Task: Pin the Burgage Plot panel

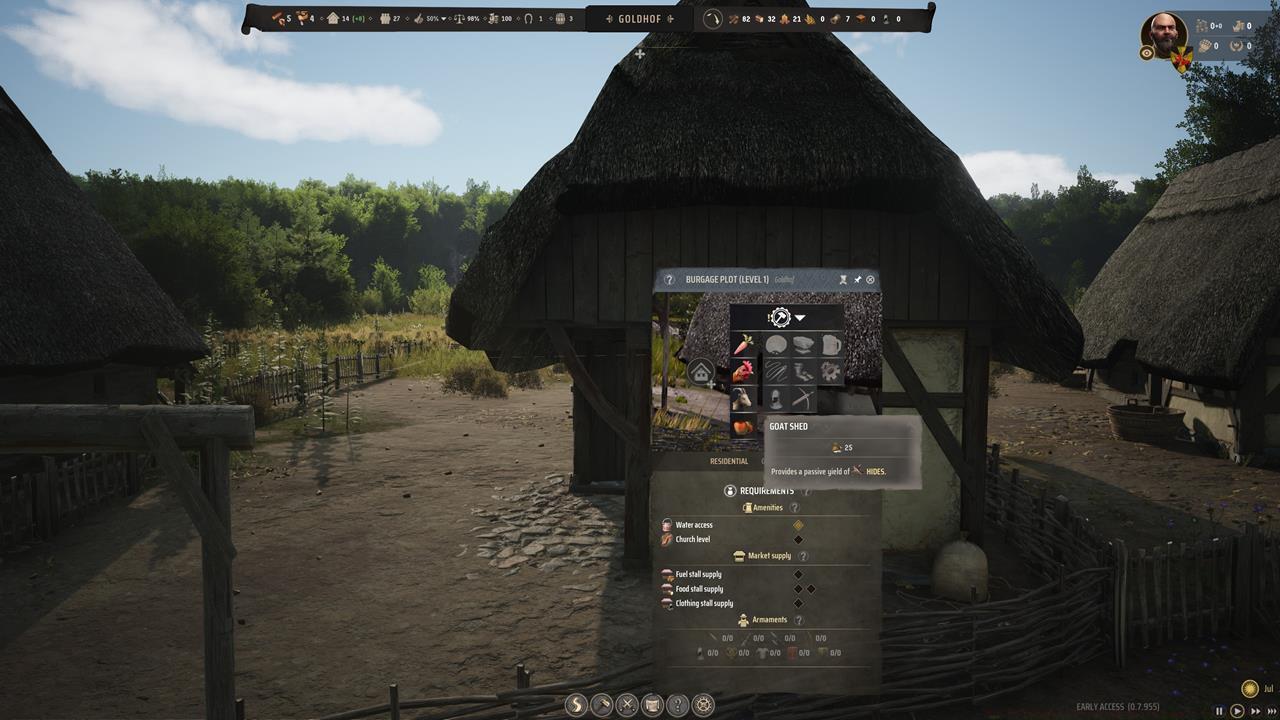Action: tap(857, 279)
